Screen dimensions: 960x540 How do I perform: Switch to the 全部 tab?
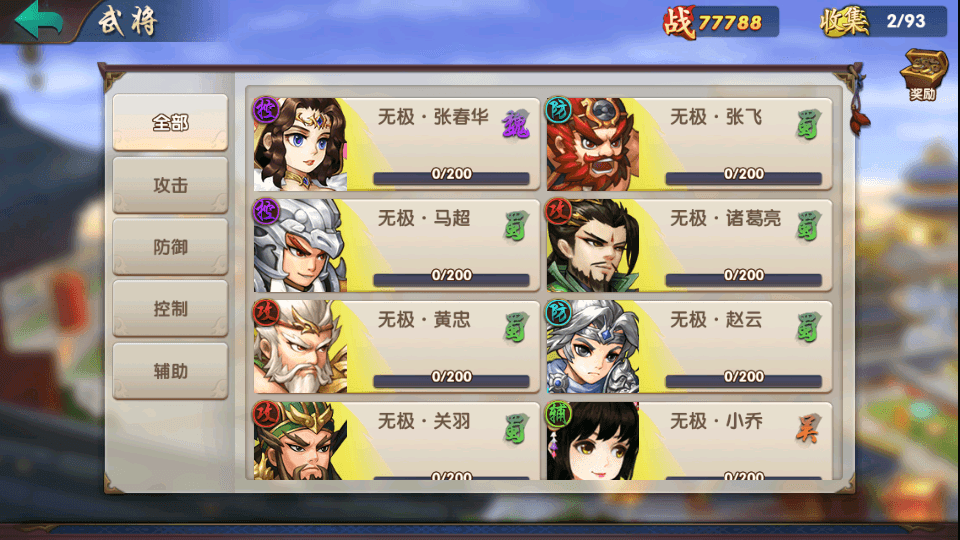click(x=170, y=123)
